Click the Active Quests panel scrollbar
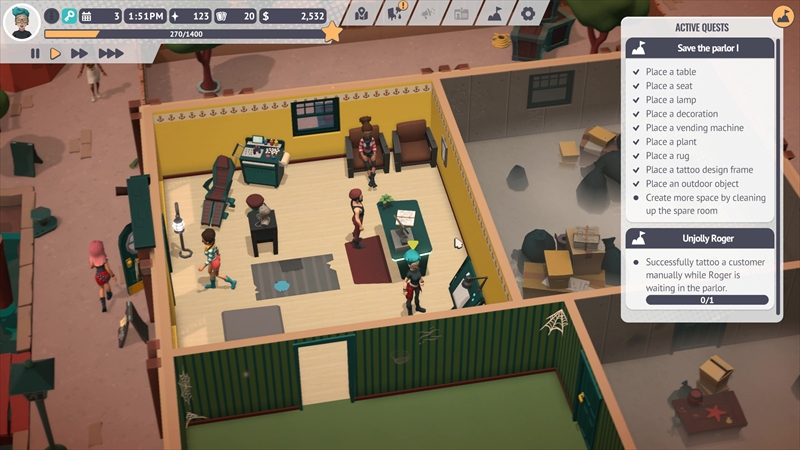The image size is (800, 450). pyautogui.click(x=779, y=180)
